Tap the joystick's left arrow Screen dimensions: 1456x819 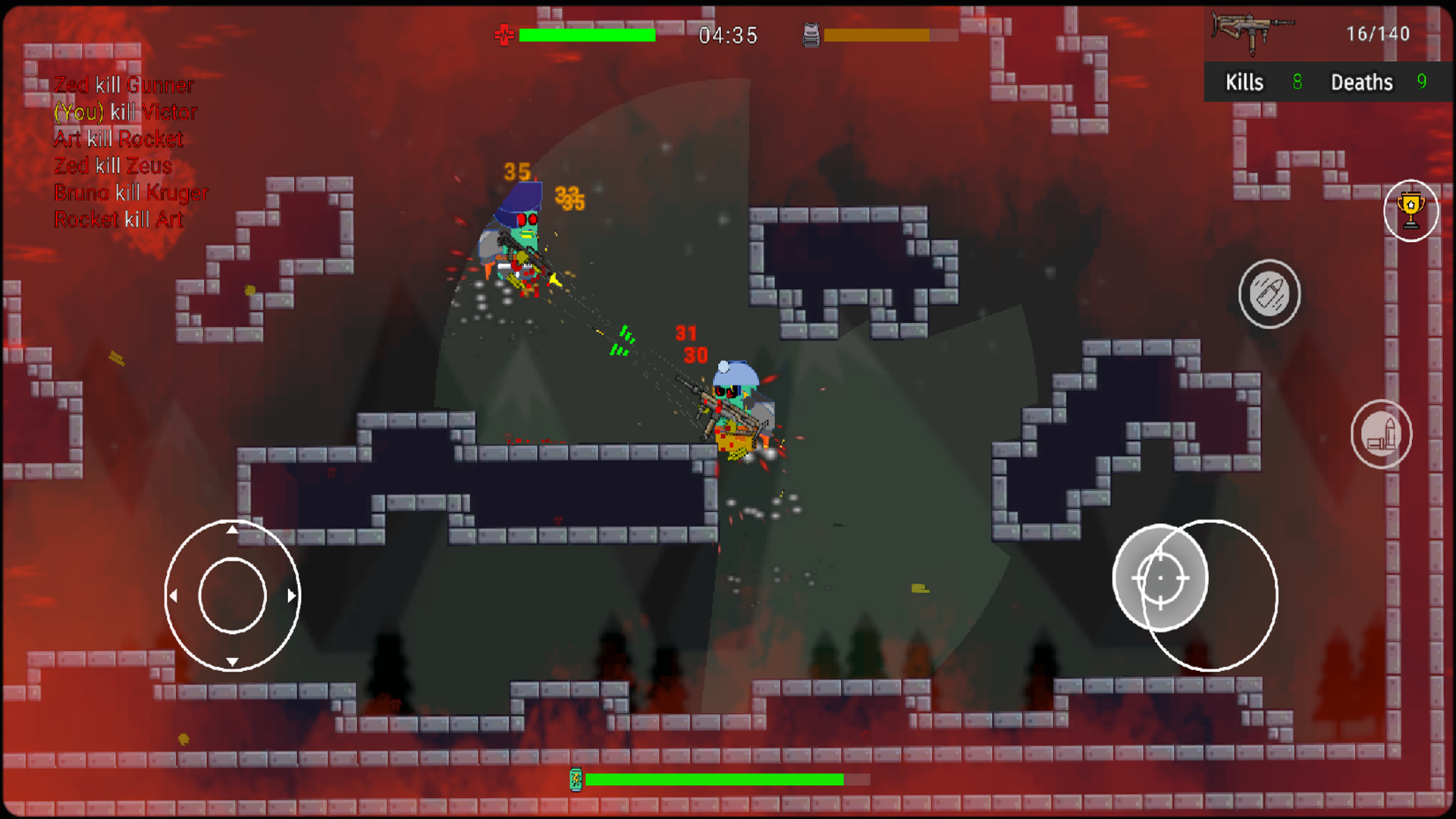coord(174,596)
